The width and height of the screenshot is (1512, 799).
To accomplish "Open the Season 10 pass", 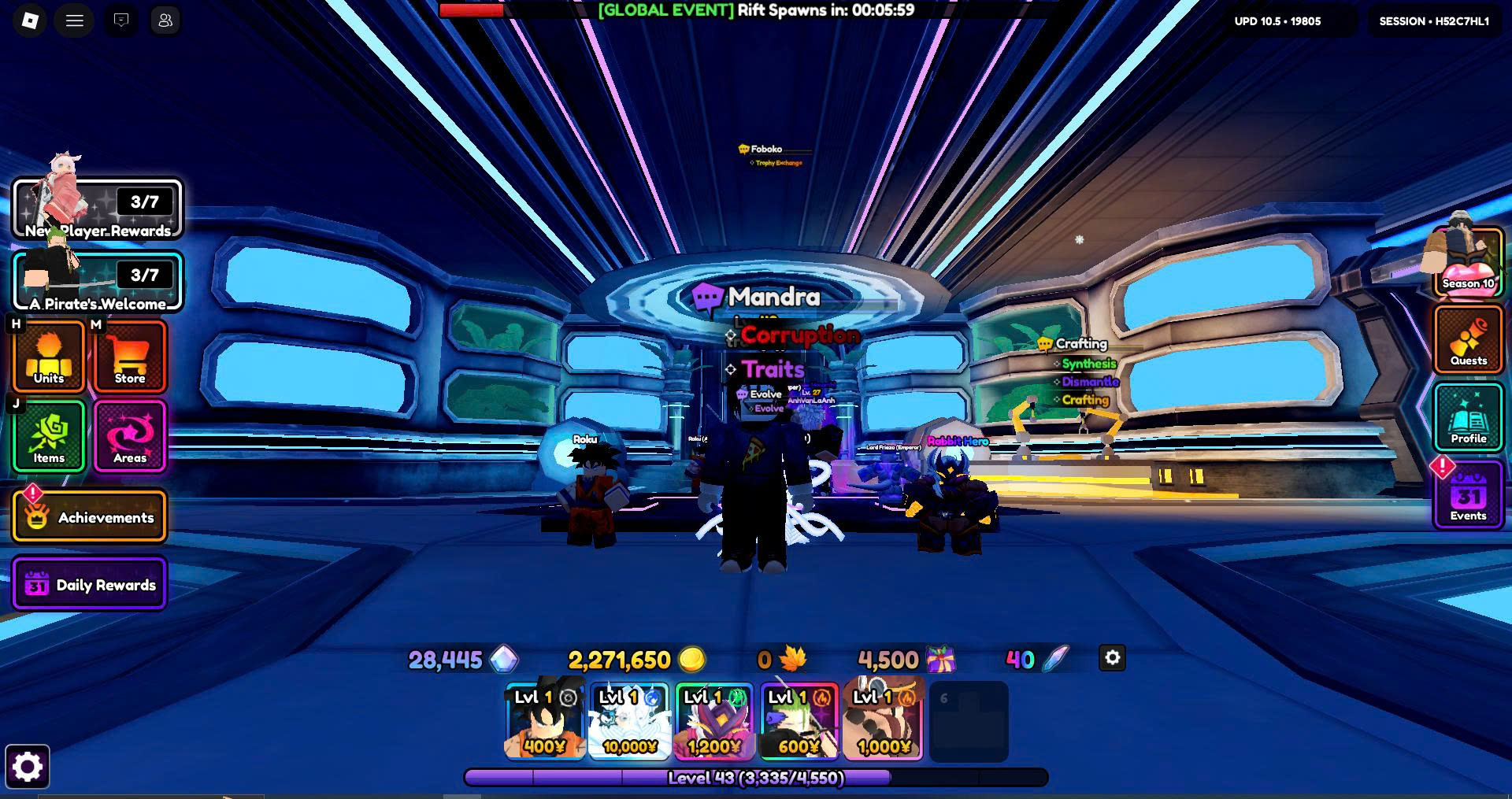I will [x=1468, y=264].
